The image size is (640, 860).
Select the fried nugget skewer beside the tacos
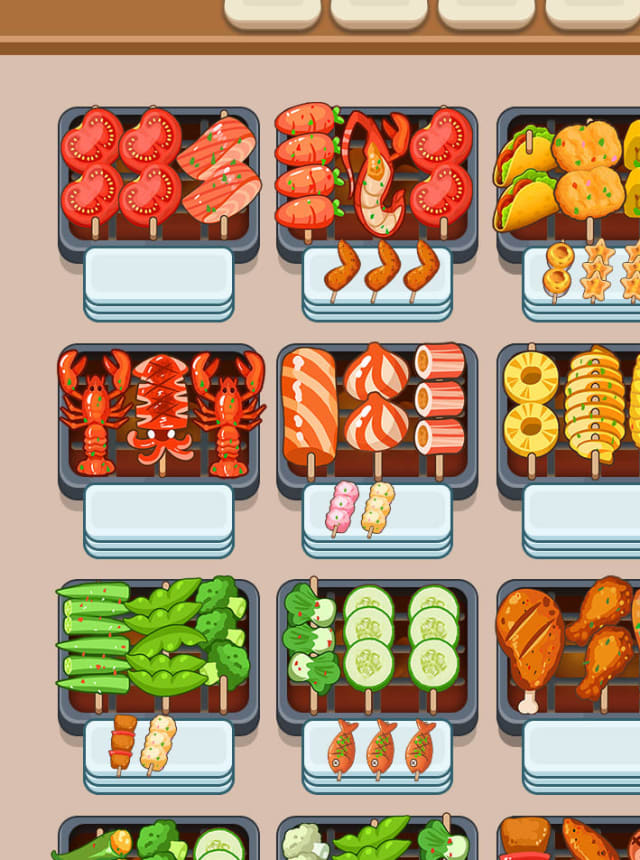coord(587,168)
